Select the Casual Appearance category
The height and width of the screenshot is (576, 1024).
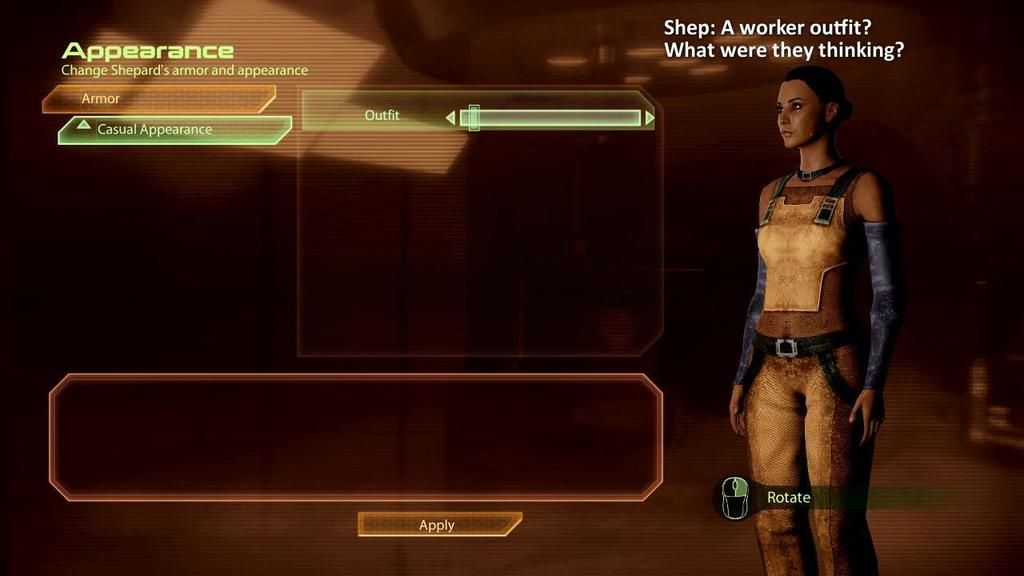[x=174, y=130]
